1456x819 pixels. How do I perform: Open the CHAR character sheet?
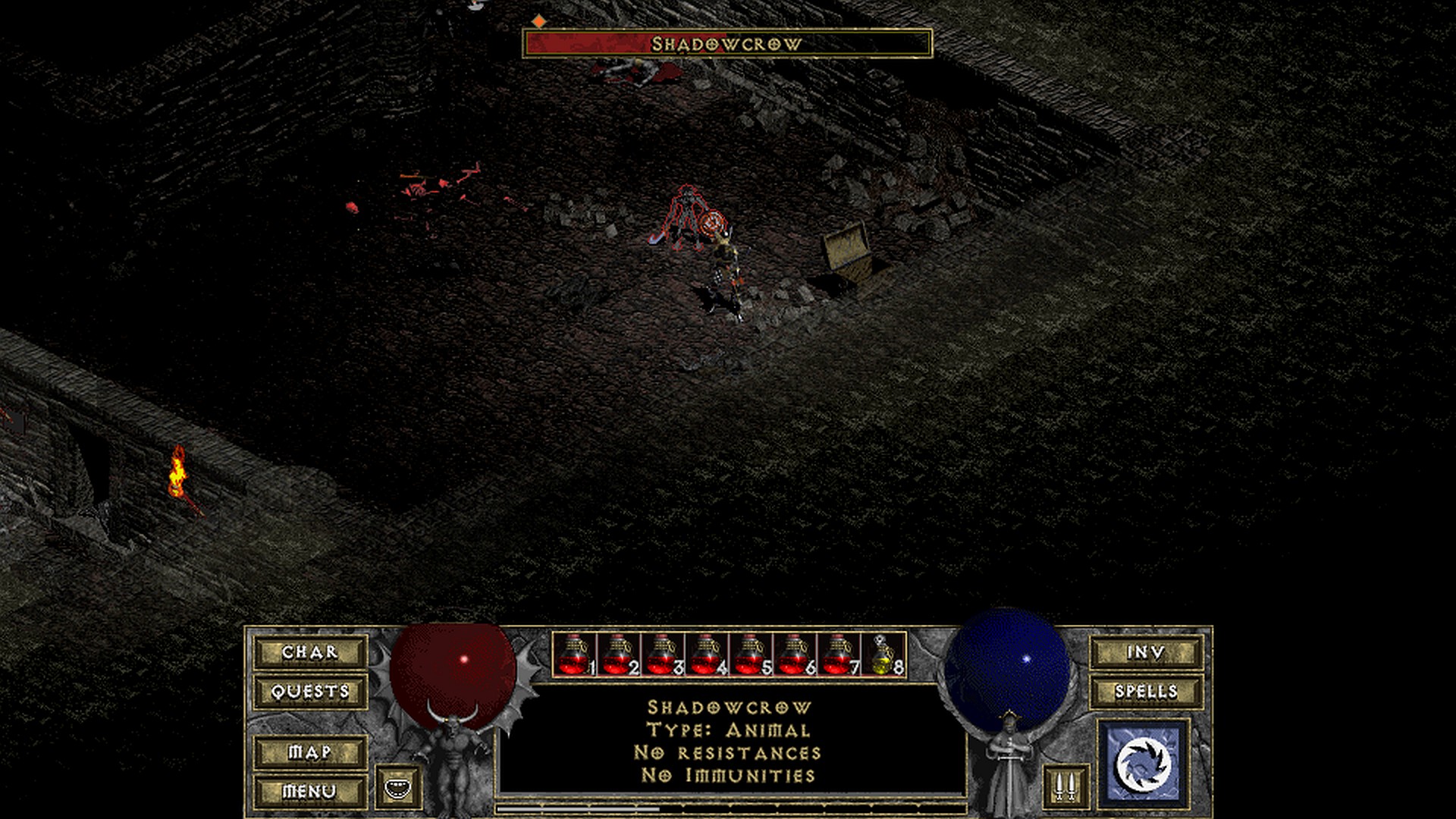310,652
